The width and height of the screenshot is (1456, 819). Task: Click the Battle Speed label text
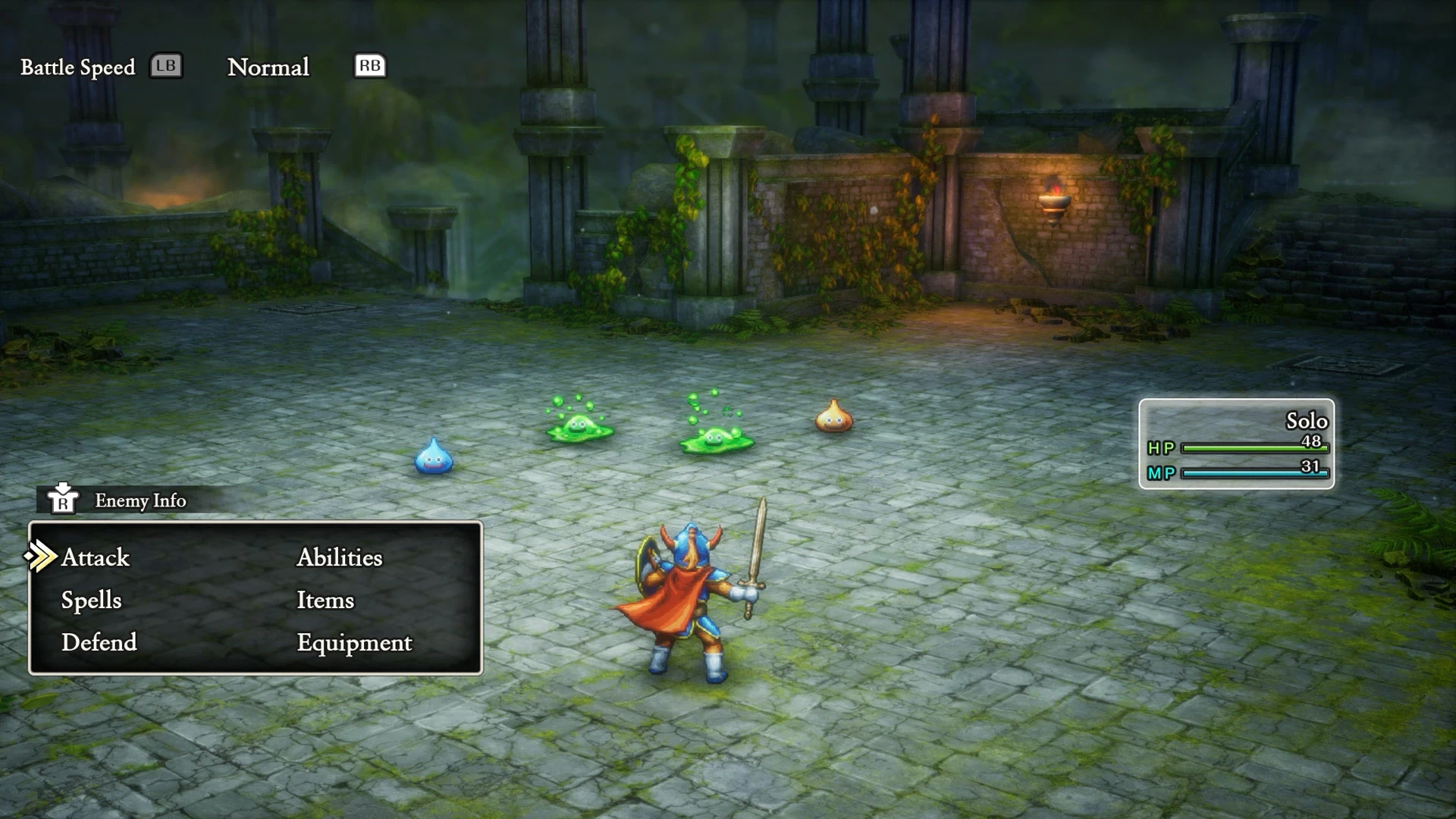(78, 67)
